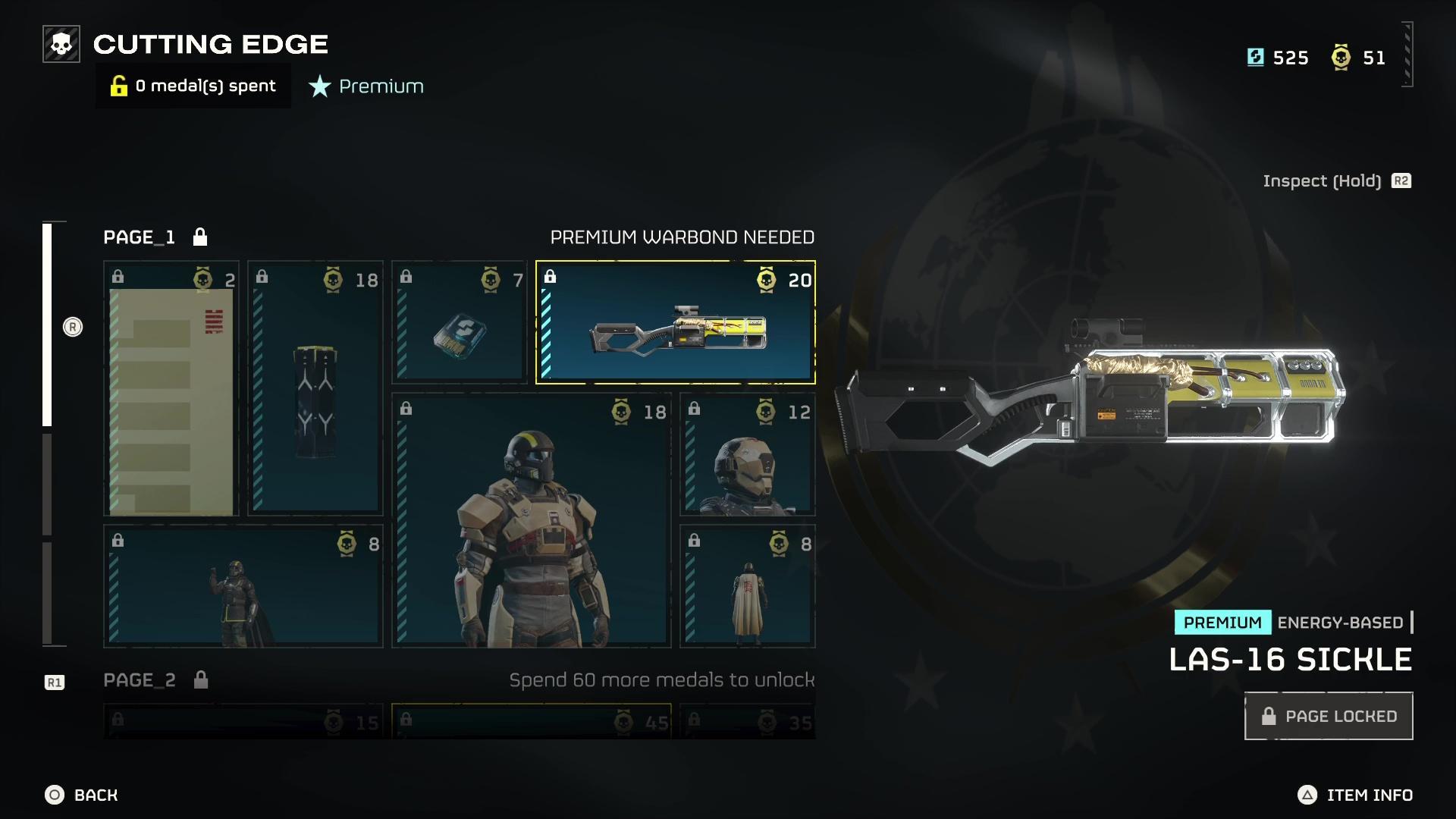
Task: Click the Medals counter icon showing 51
Action: (1342, 57)
